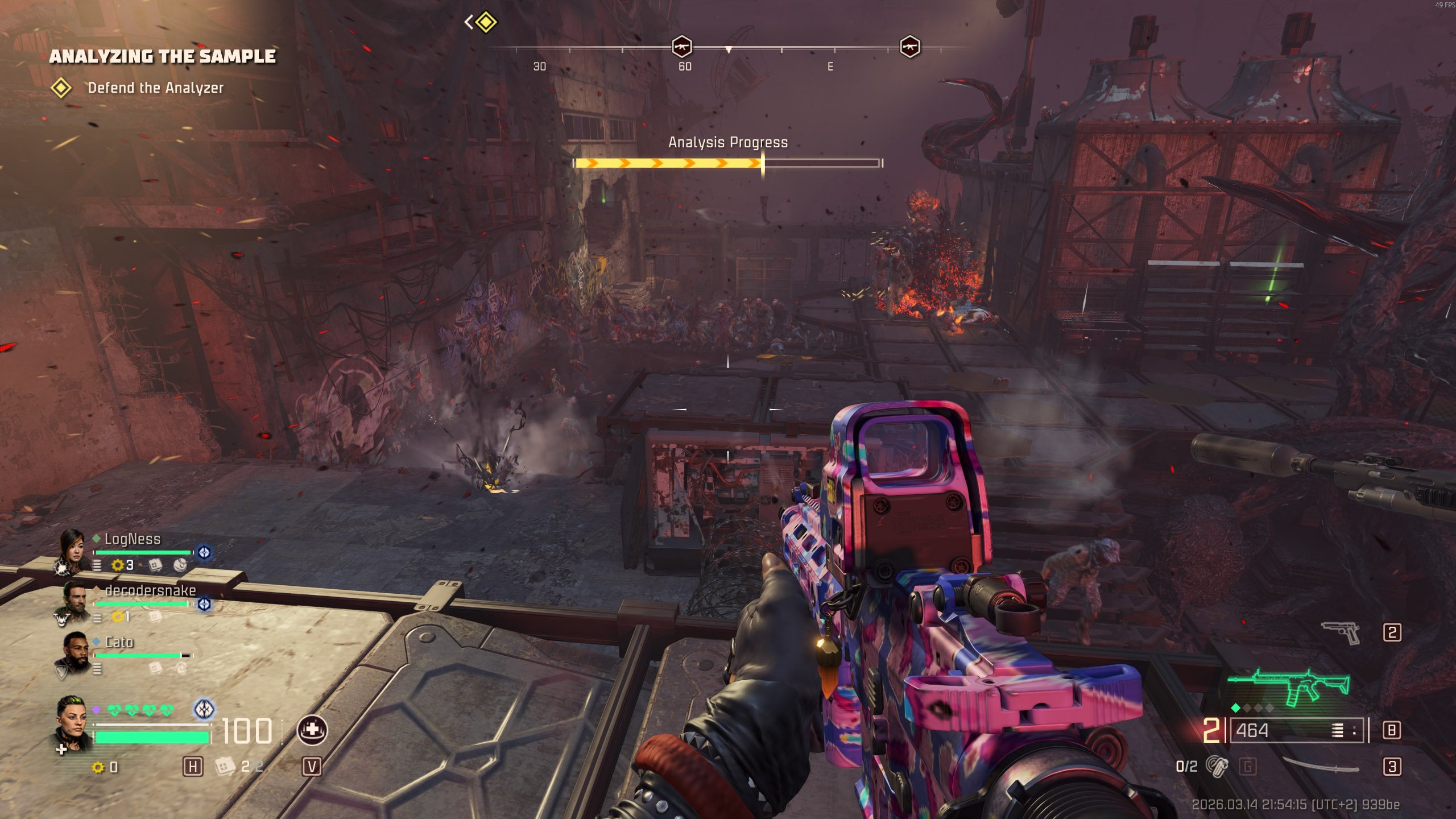Click the yellow diamond objective marker on compass

click(x=486, y=23)
